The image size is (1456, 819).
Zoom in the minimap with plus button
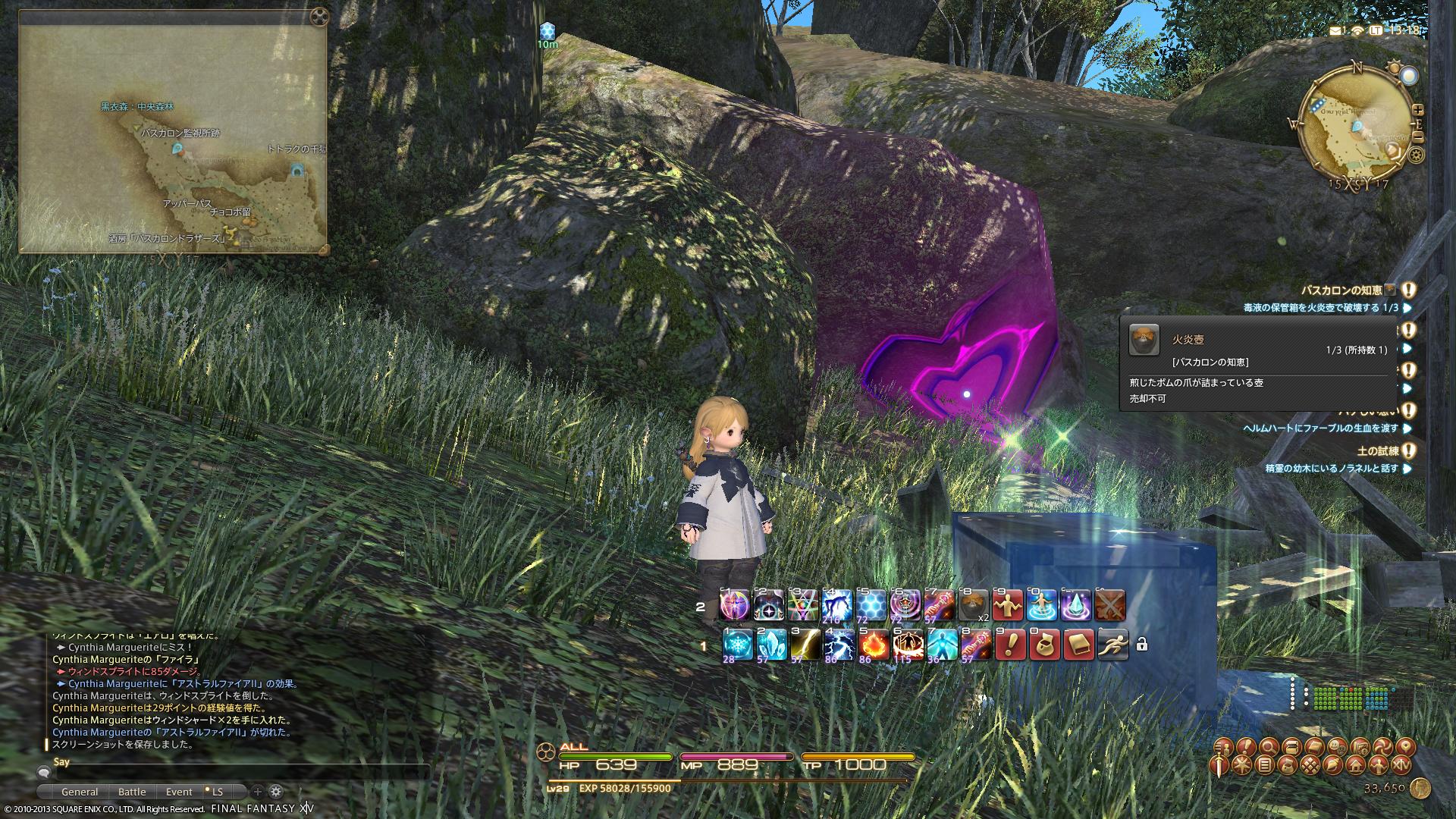click(1418, 110)
